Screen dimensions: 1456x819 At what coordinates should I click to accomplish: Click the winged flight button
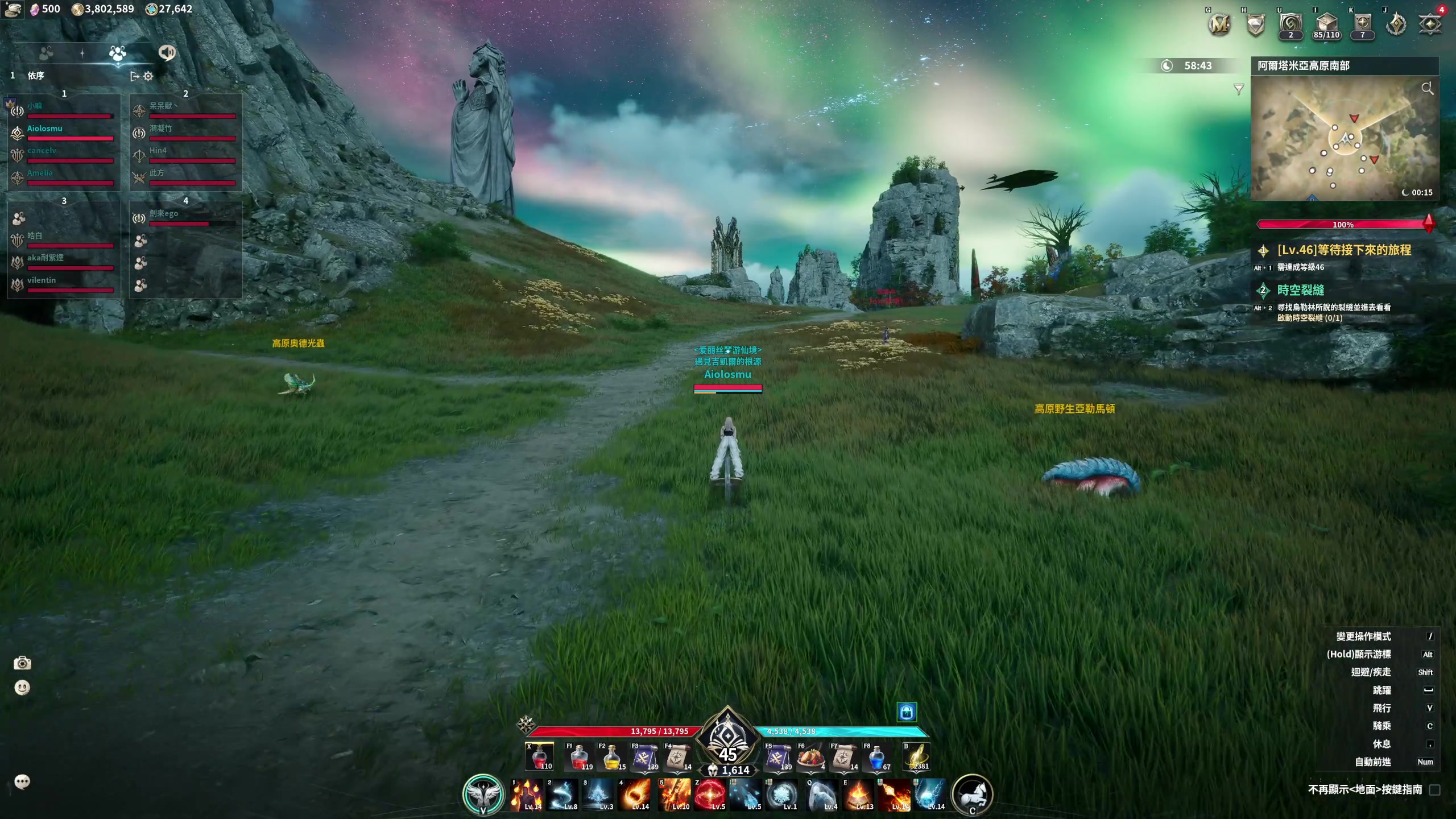(483, 794)
